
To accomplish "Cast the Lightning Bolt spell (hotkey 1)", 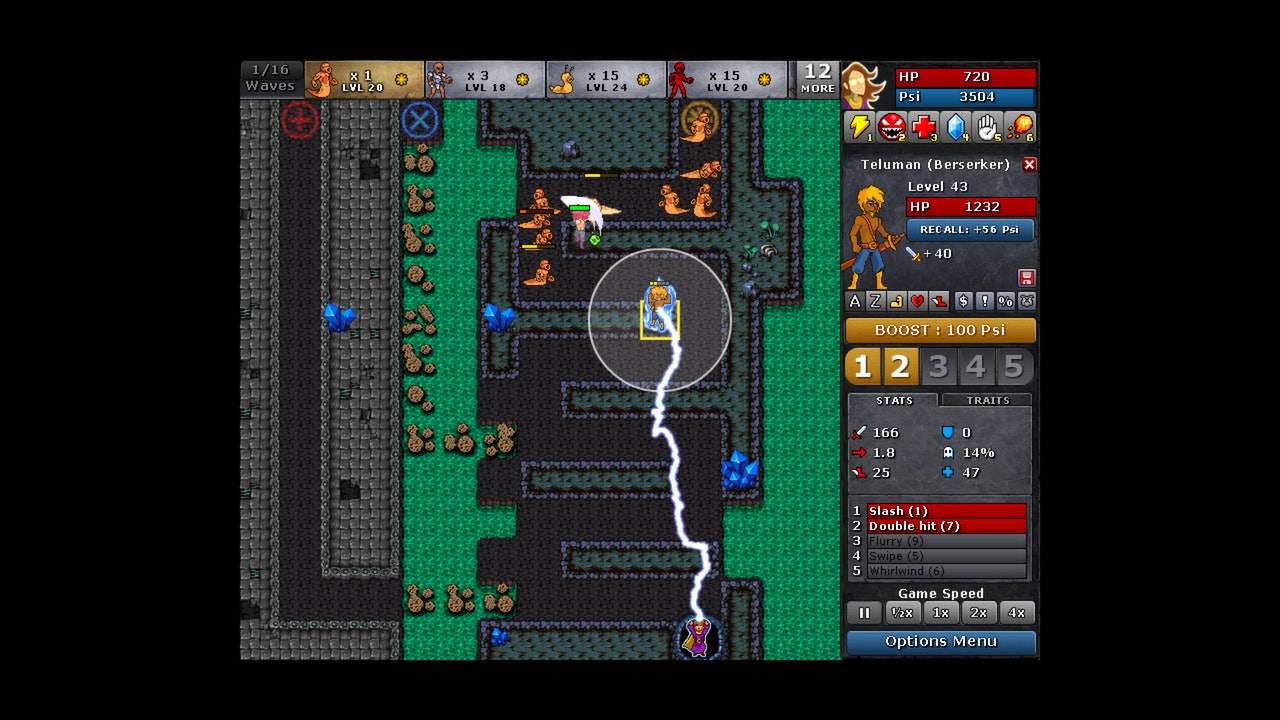I will 860,127.
